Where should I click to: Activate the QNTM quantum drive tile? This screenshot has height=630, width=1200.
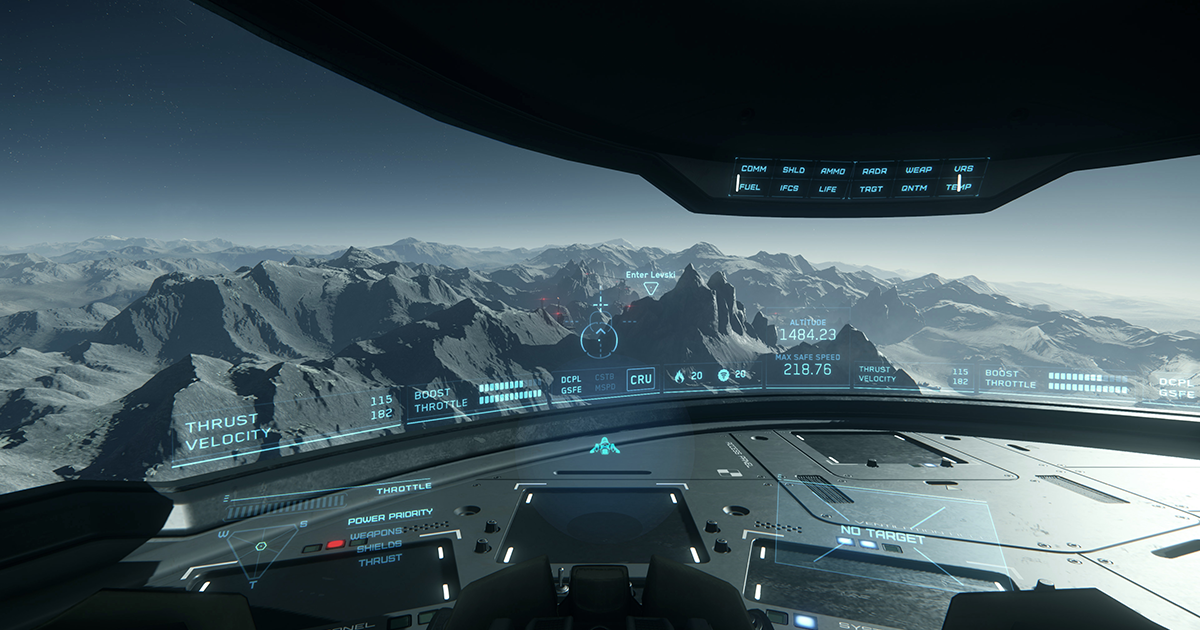point(914,188)
